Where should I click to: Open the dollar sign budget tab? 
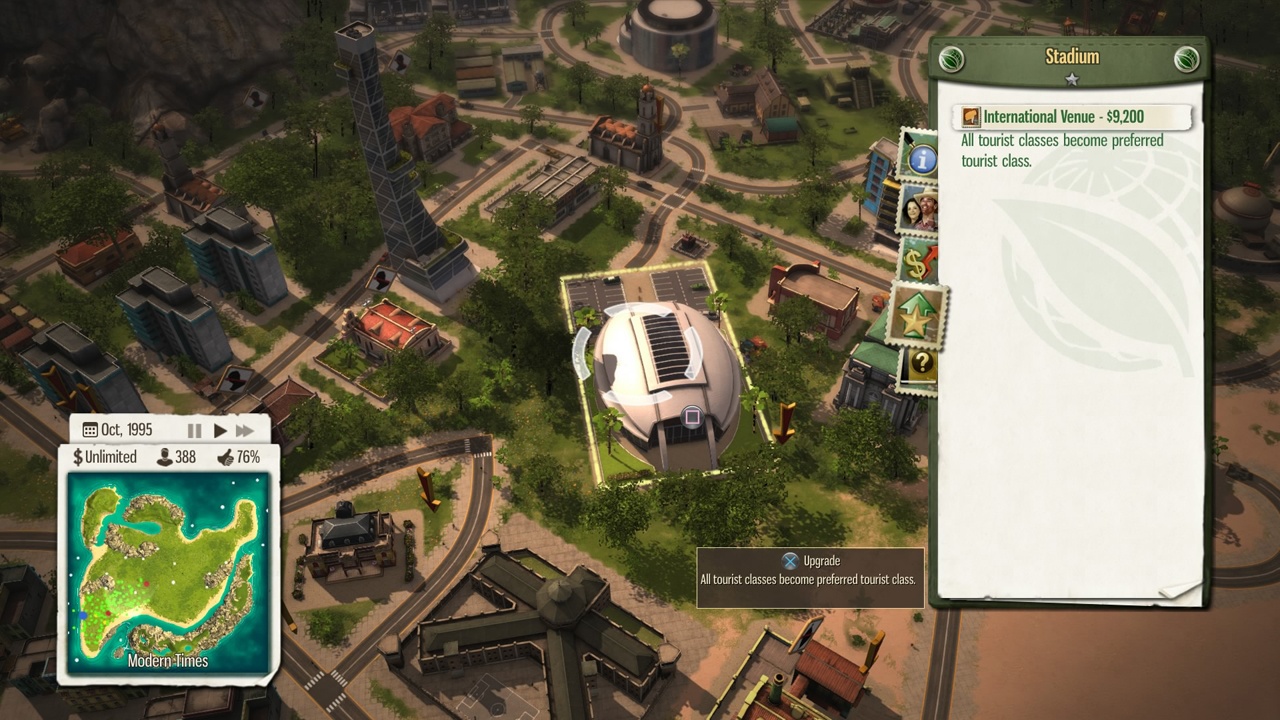[918, 262]
